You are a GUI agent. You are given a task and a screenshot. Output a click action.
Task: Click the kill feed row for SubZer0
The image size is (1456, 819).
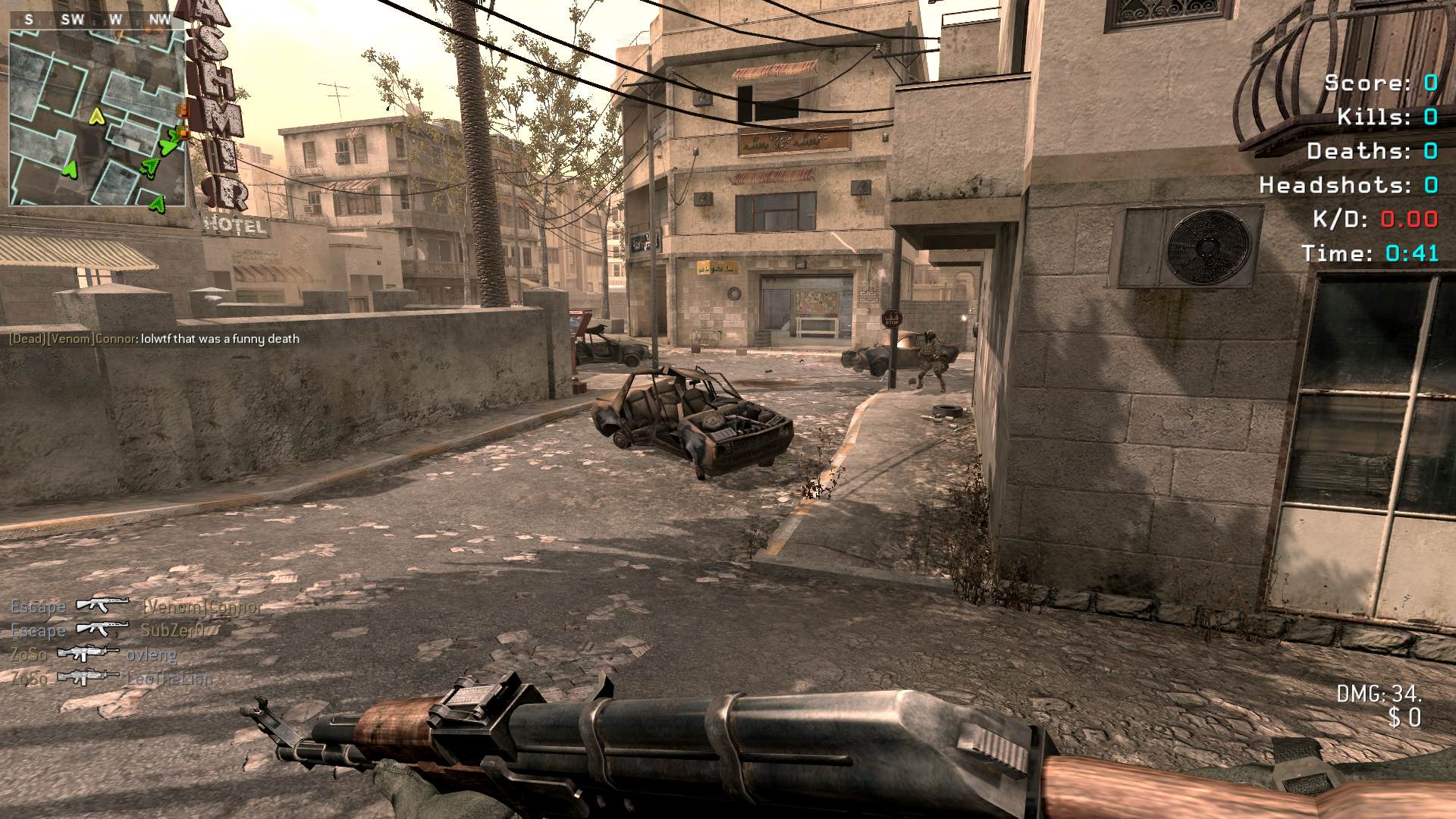(108, 629)
